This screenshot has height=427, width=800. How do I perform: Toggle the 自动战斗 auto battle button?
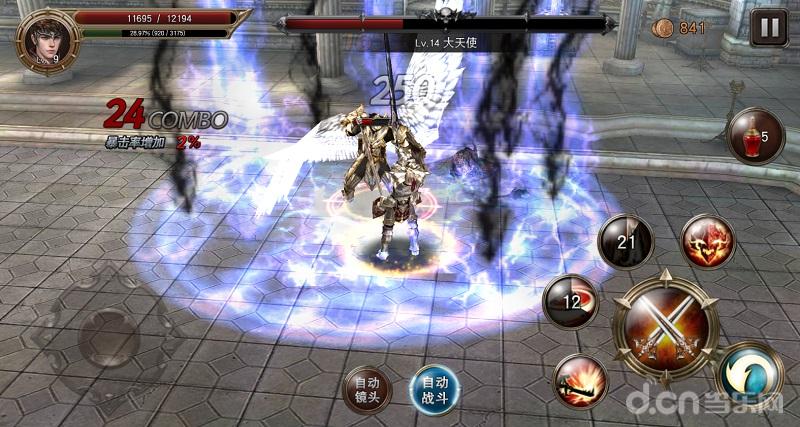point(433,389)
